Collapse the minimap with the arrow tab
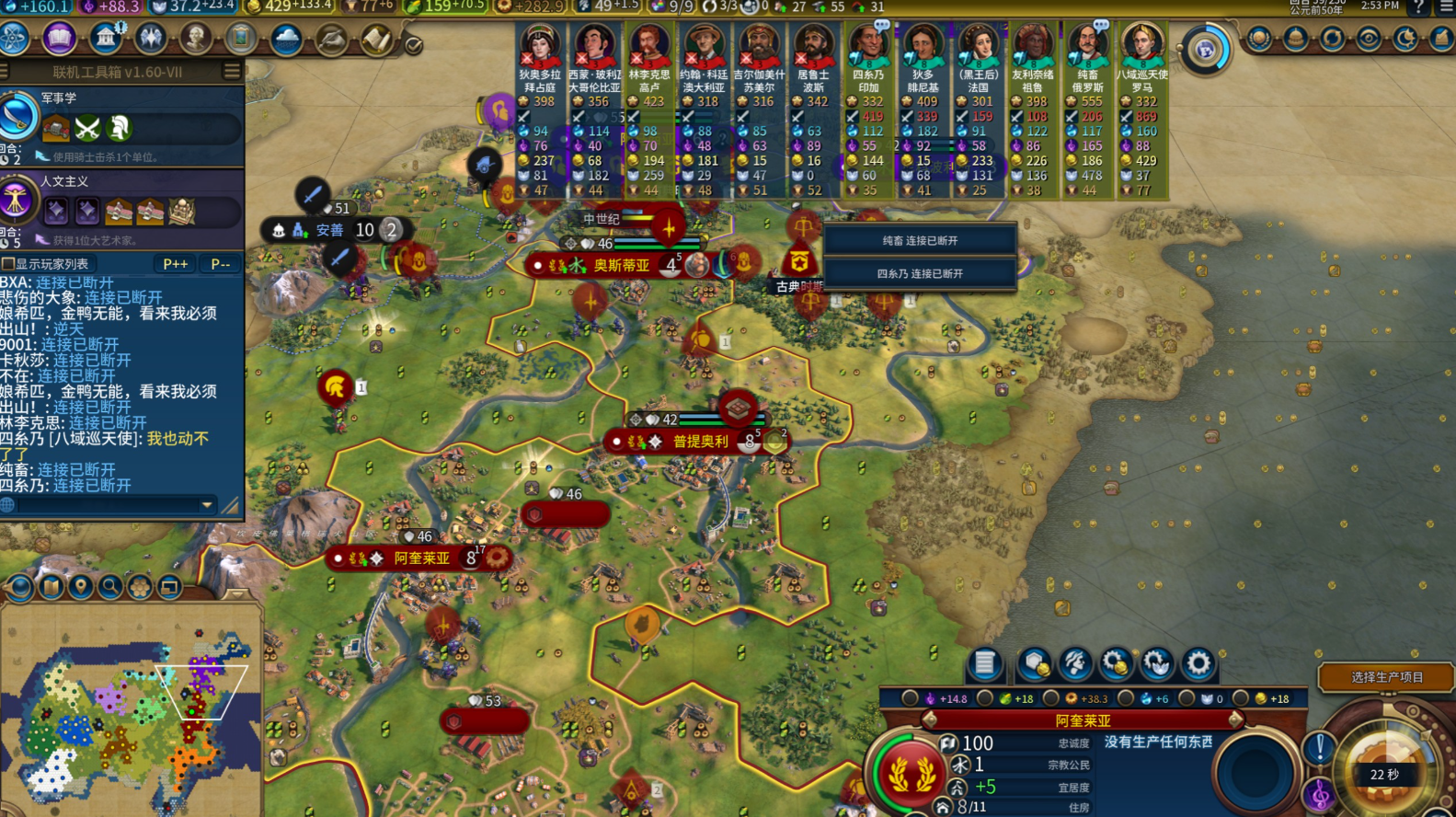The image size is (1456, 817). [235, 593]
